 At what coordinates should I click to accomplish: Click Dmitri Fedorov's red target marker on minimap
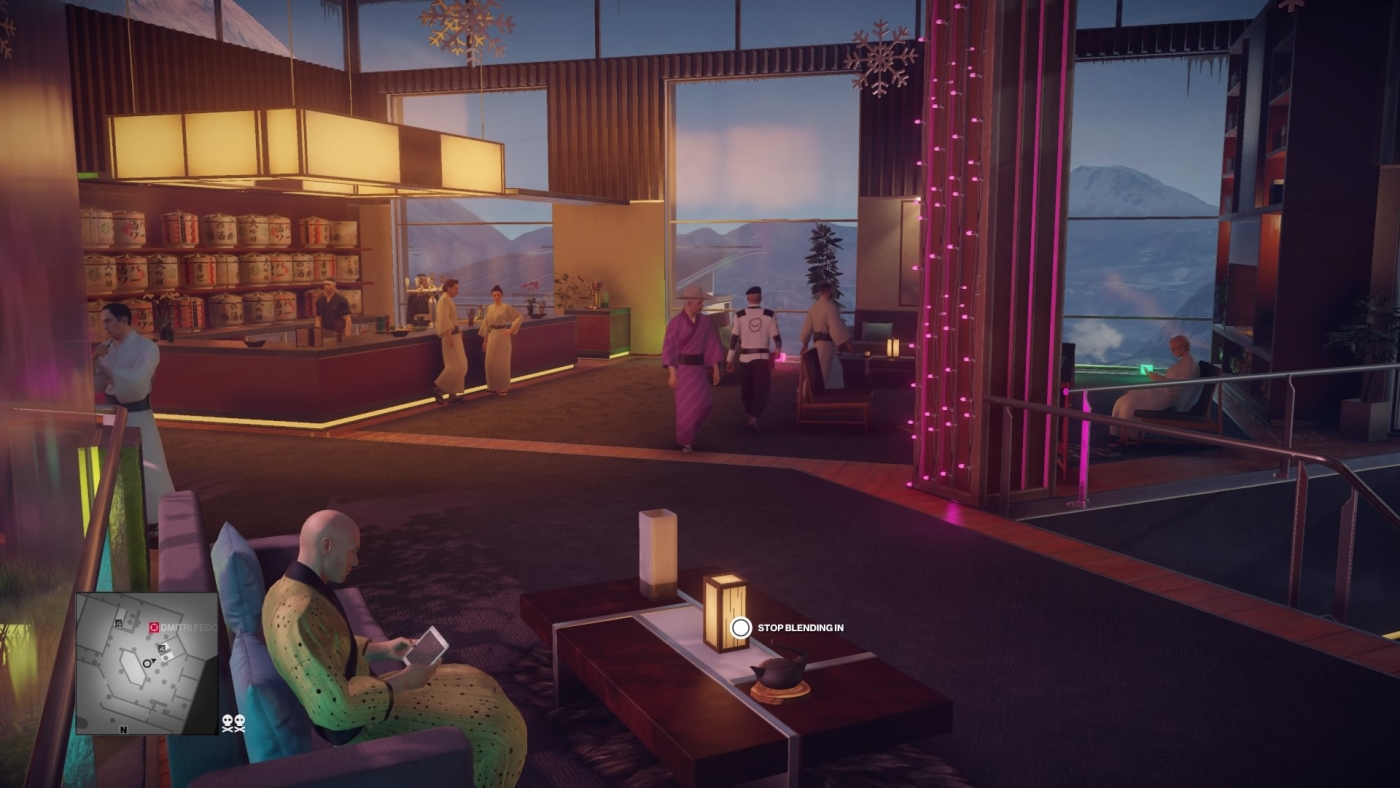(x=154, y=627)
